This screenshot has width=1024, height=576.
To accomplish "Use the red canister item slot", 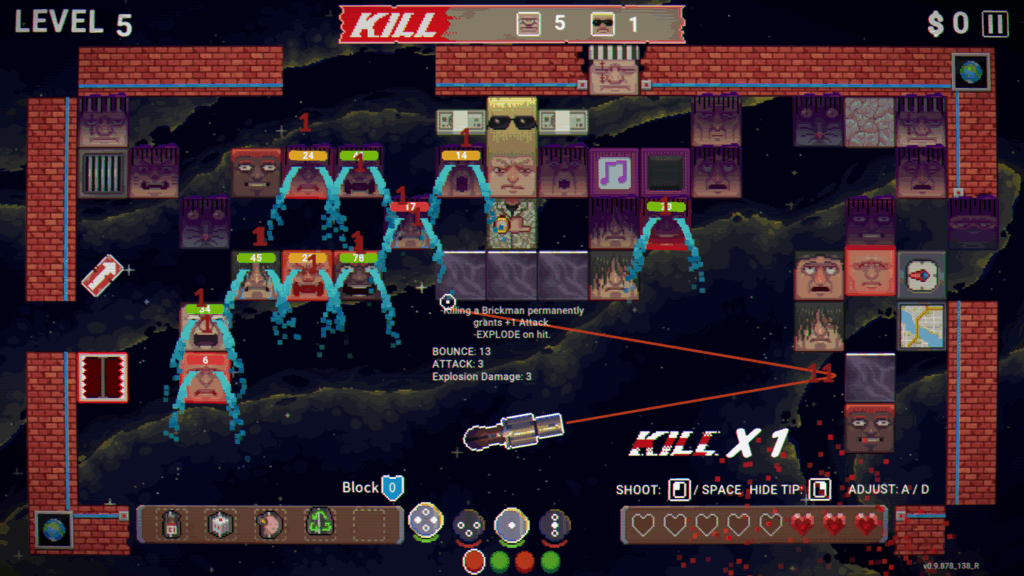I will [x=173, y=523].
